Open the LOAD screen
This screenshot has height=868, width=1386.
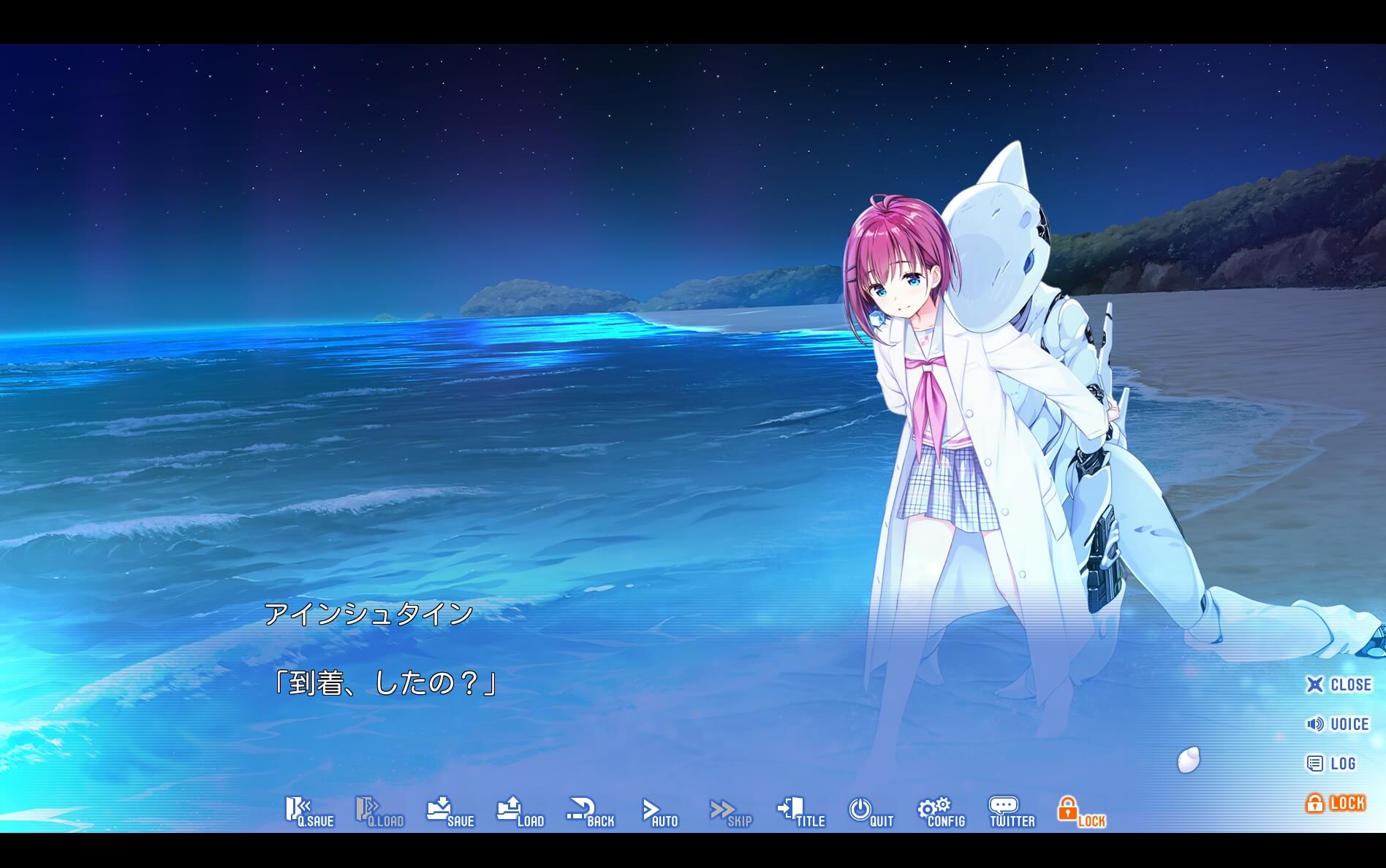(x=520, y=812)
